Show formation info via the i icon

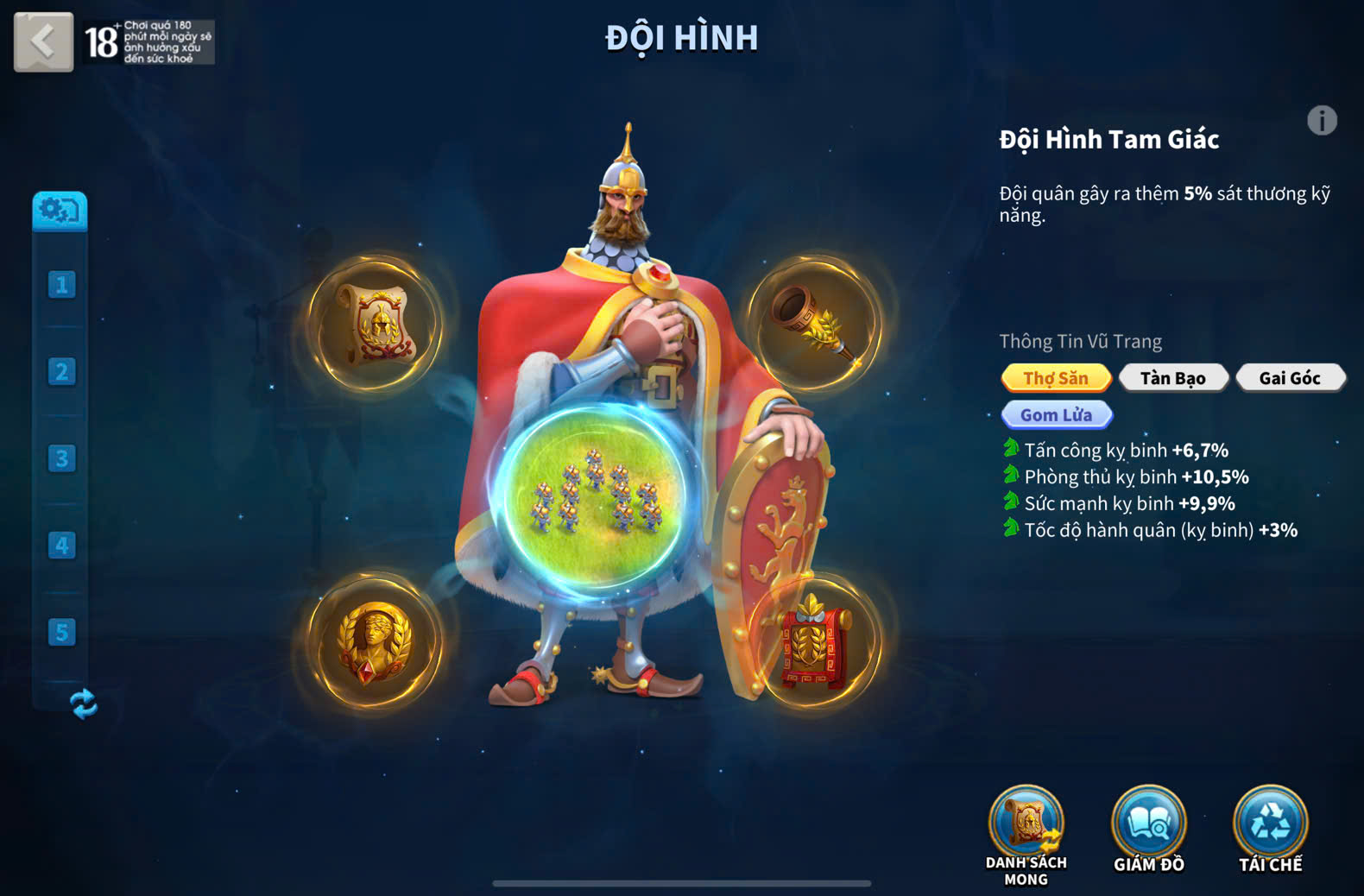pyautogui.click(x=1321, y=121)
